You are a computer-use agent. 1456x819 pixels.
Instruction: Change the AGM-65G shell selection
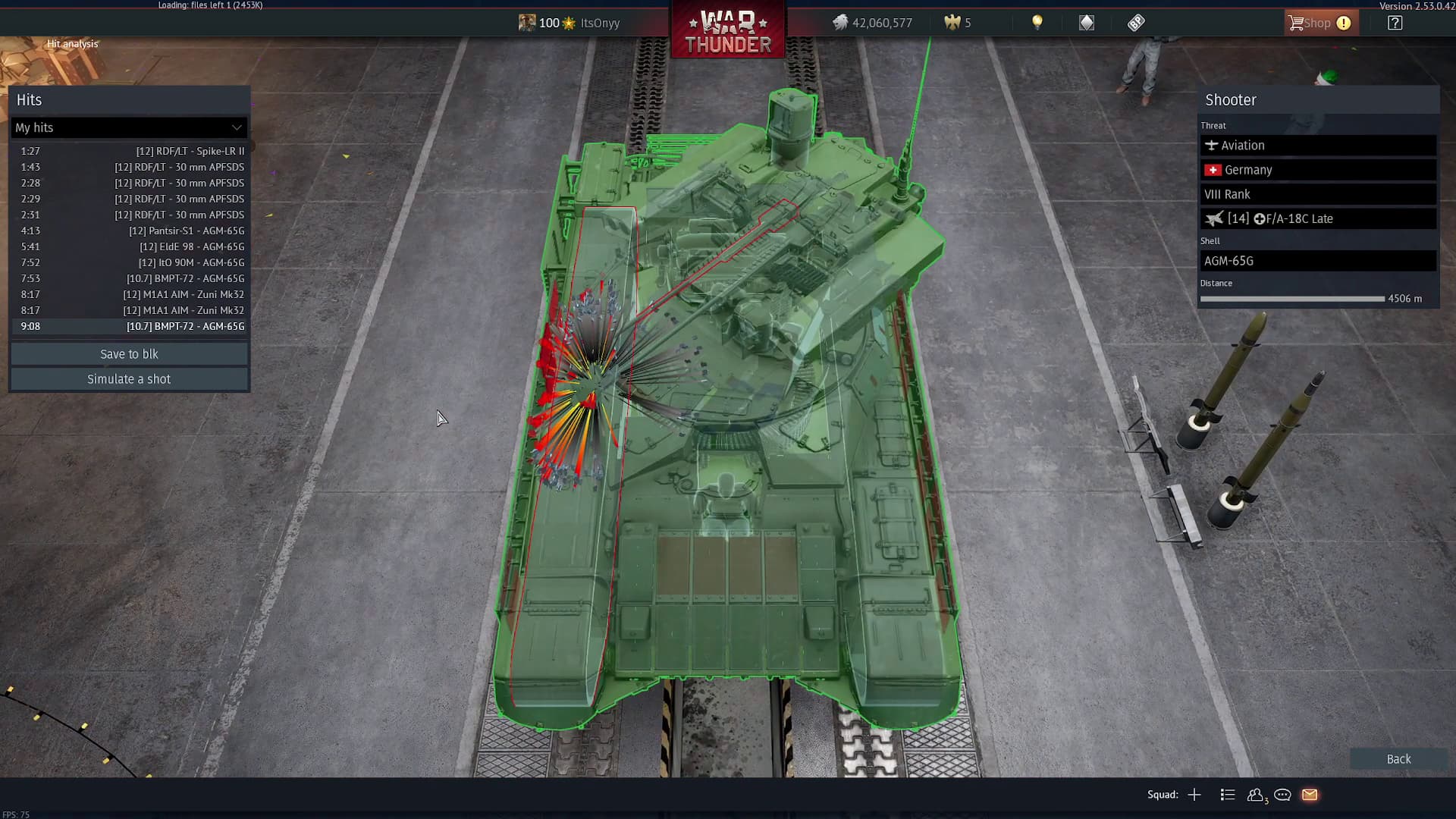pyautogui.click(x=1317, y=261)
